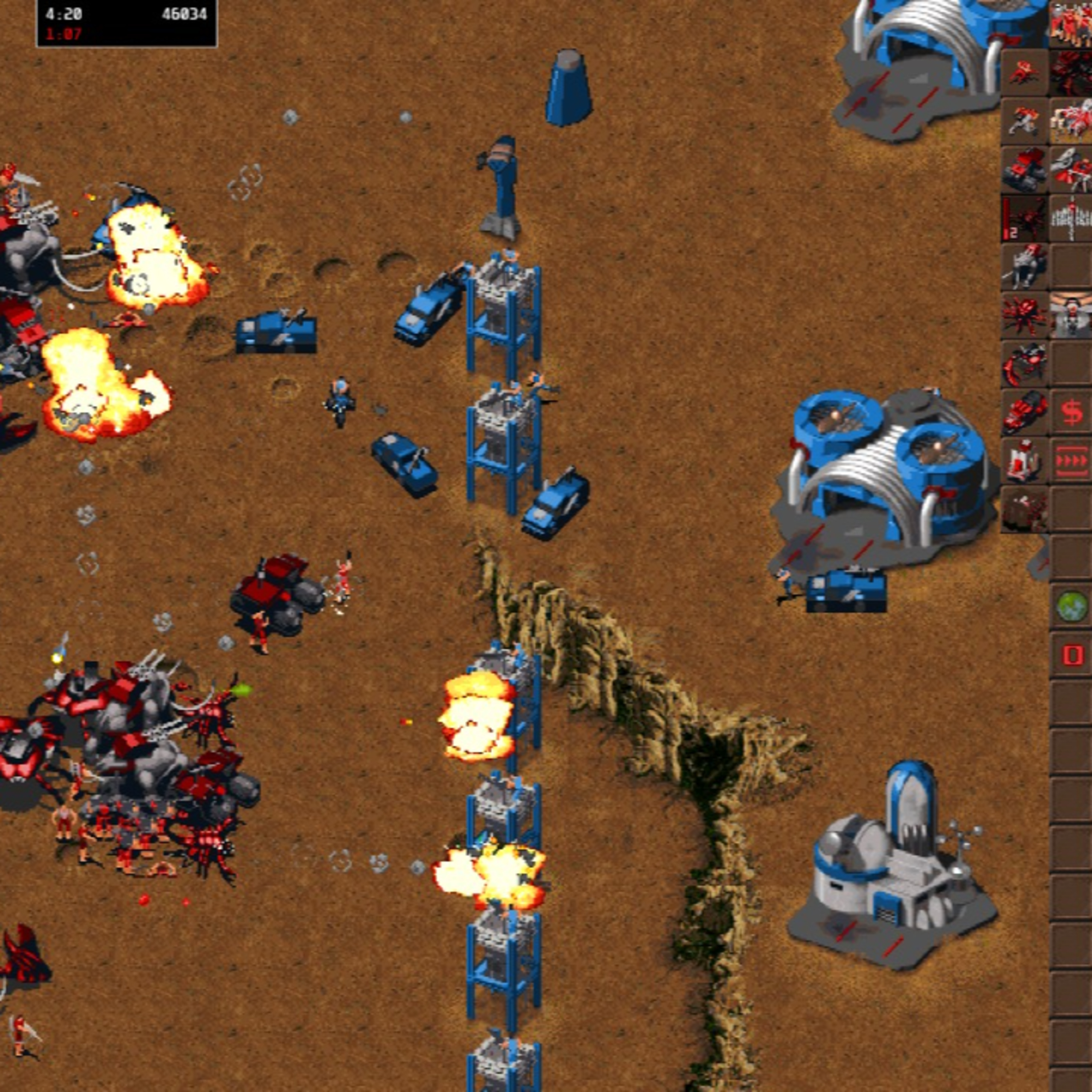The image size is (1092, 1092).
Task: Build the red giant crab unit
Action: coord(1024,314)
